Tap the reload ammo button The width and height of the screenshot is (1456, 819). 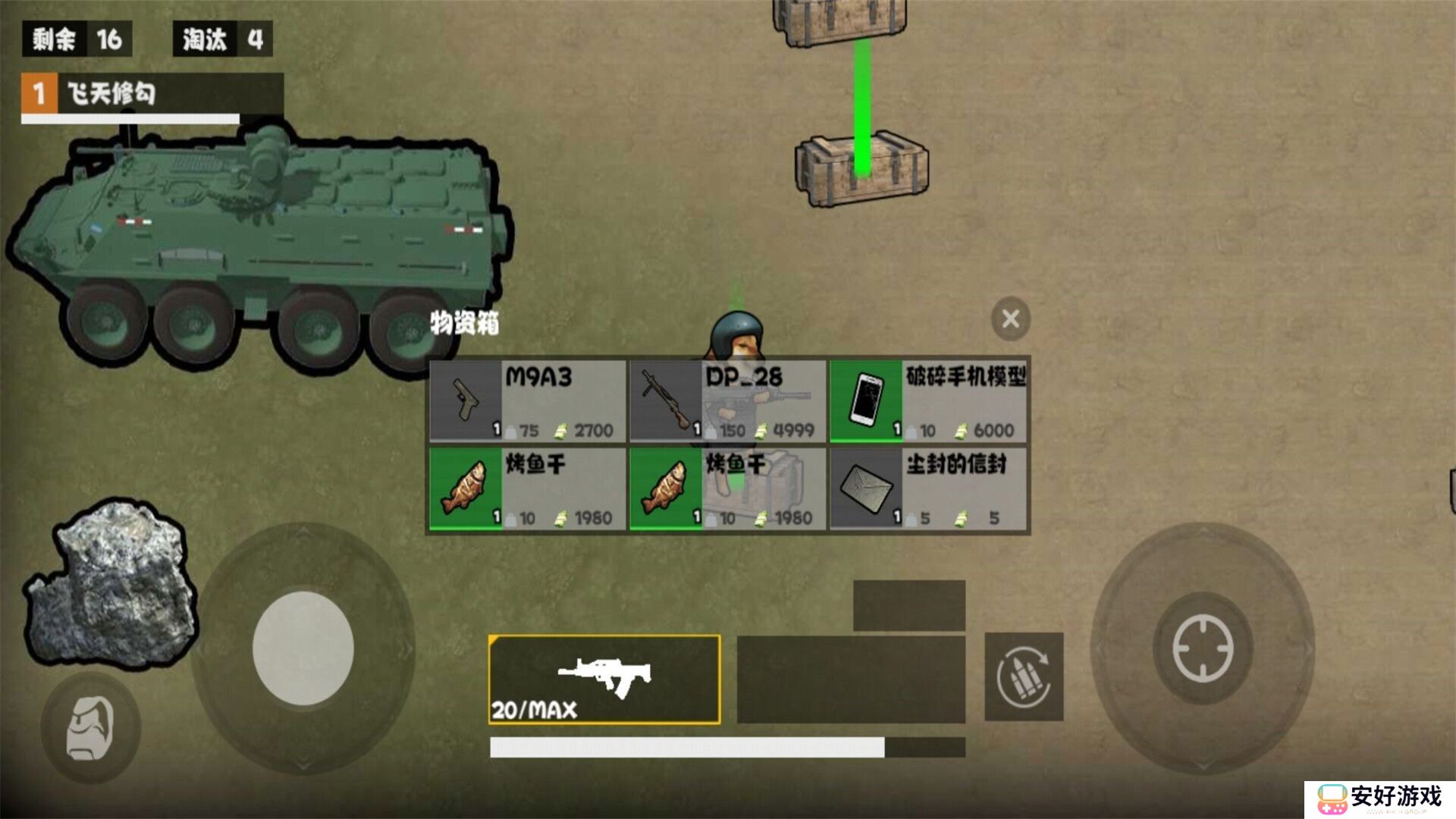tap(1024, 676)
